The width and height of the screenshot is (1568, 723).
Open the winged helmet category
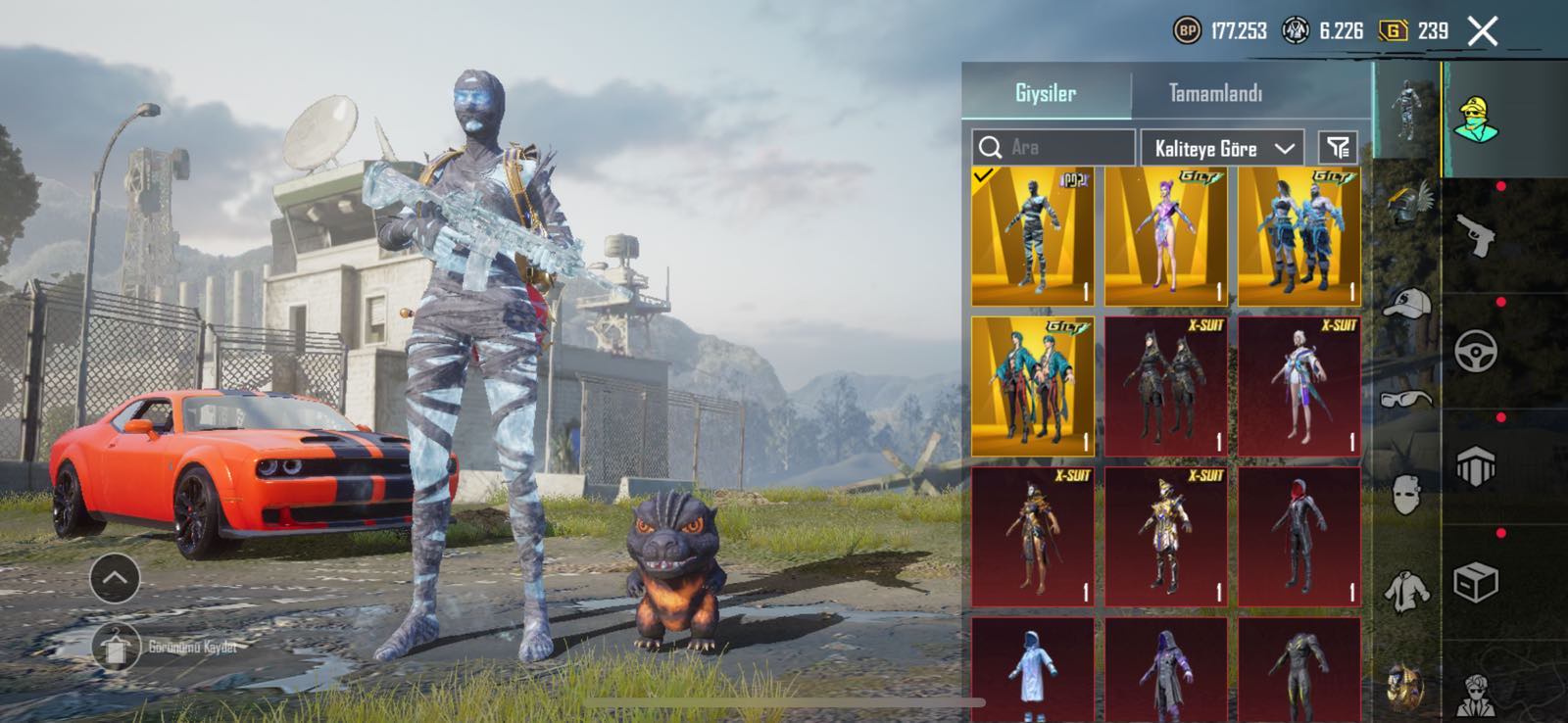pyautogui.click(x=1407, y=201)
